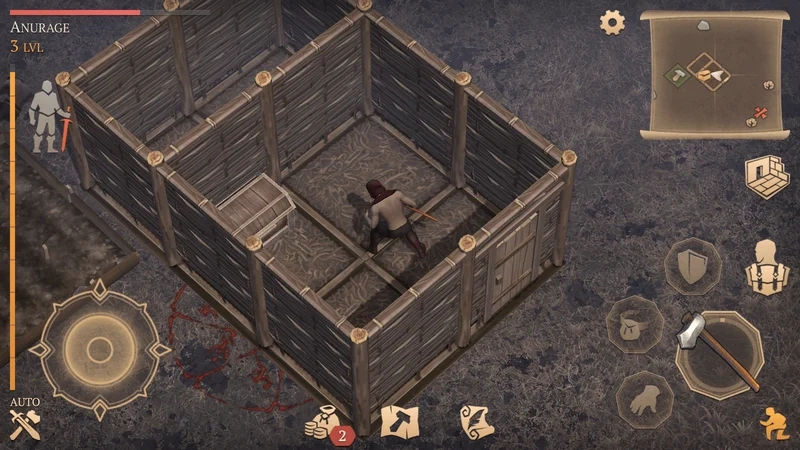Image resolution: width=800 pixels, height=450 pixels.
Task: Open the quill scroll journal
Action: pyautogui.click(x=478, y=421)
